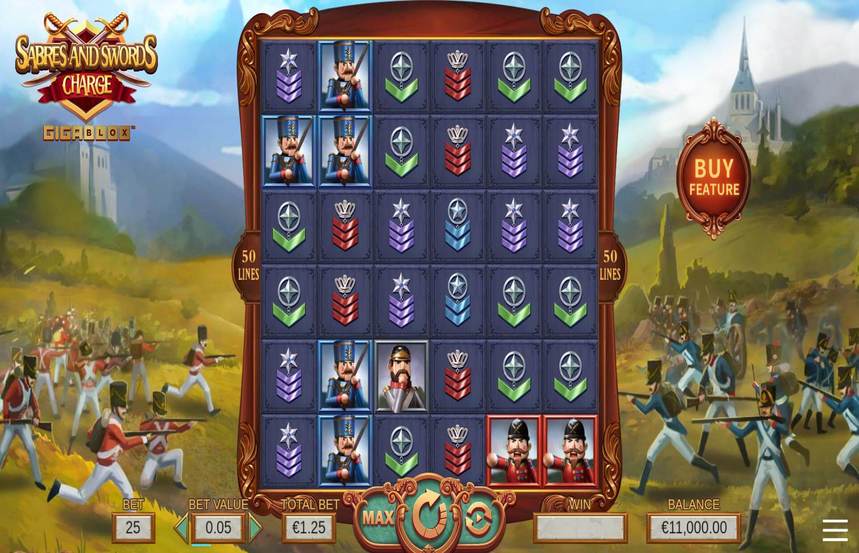Increase bet value with right arrow

(255, 527)
